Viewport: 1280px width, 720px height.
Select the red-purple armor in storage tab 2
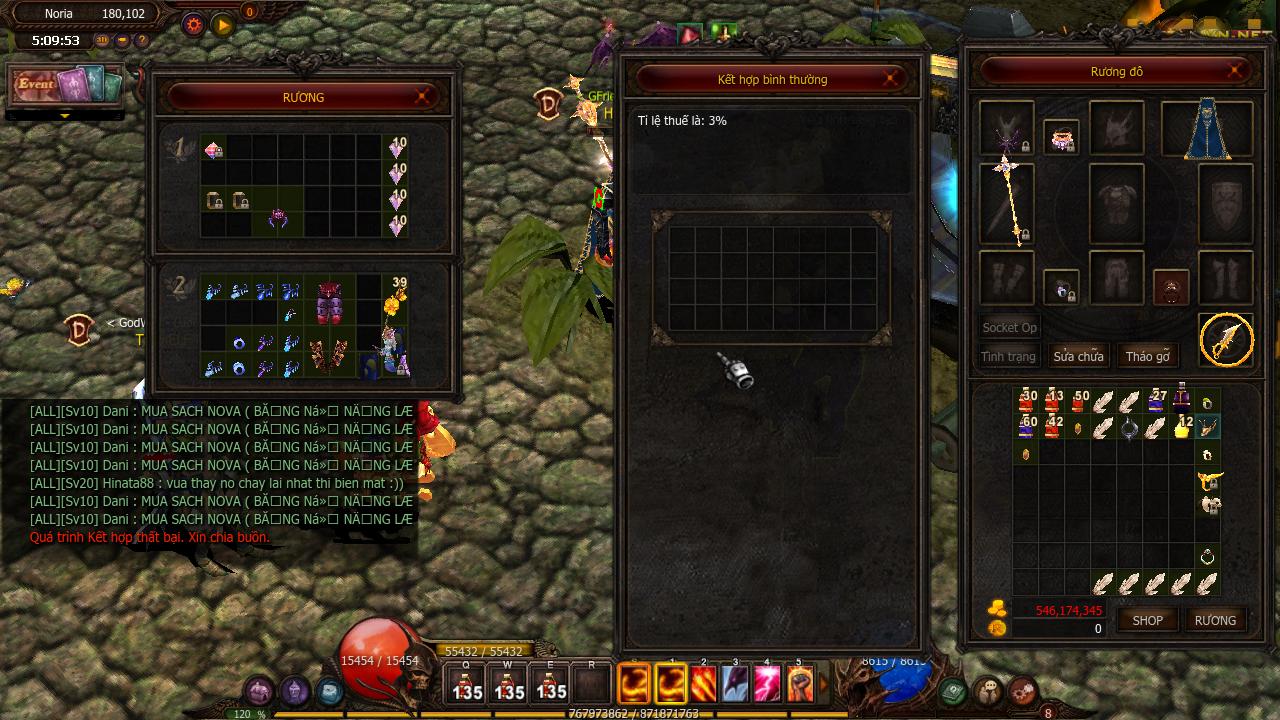(x=330, y=302)
